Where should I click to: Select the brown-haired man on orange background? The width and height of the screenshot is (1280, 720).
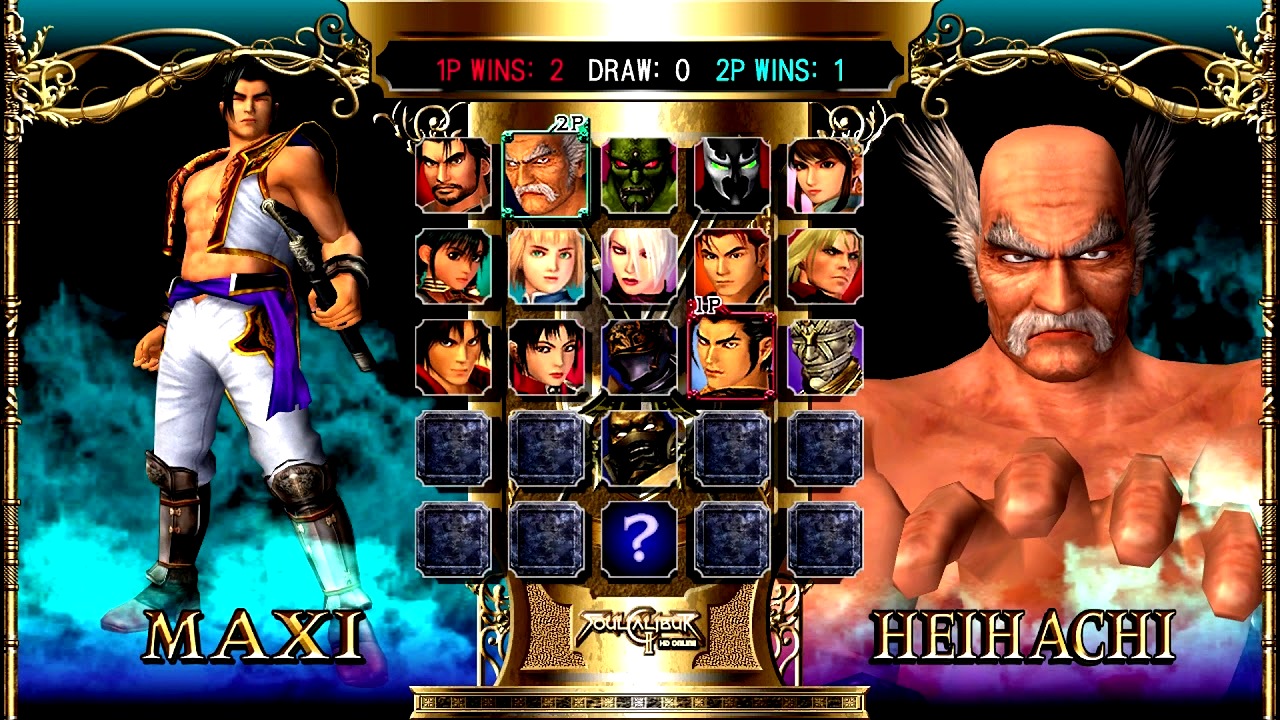(x=732, y=266)
